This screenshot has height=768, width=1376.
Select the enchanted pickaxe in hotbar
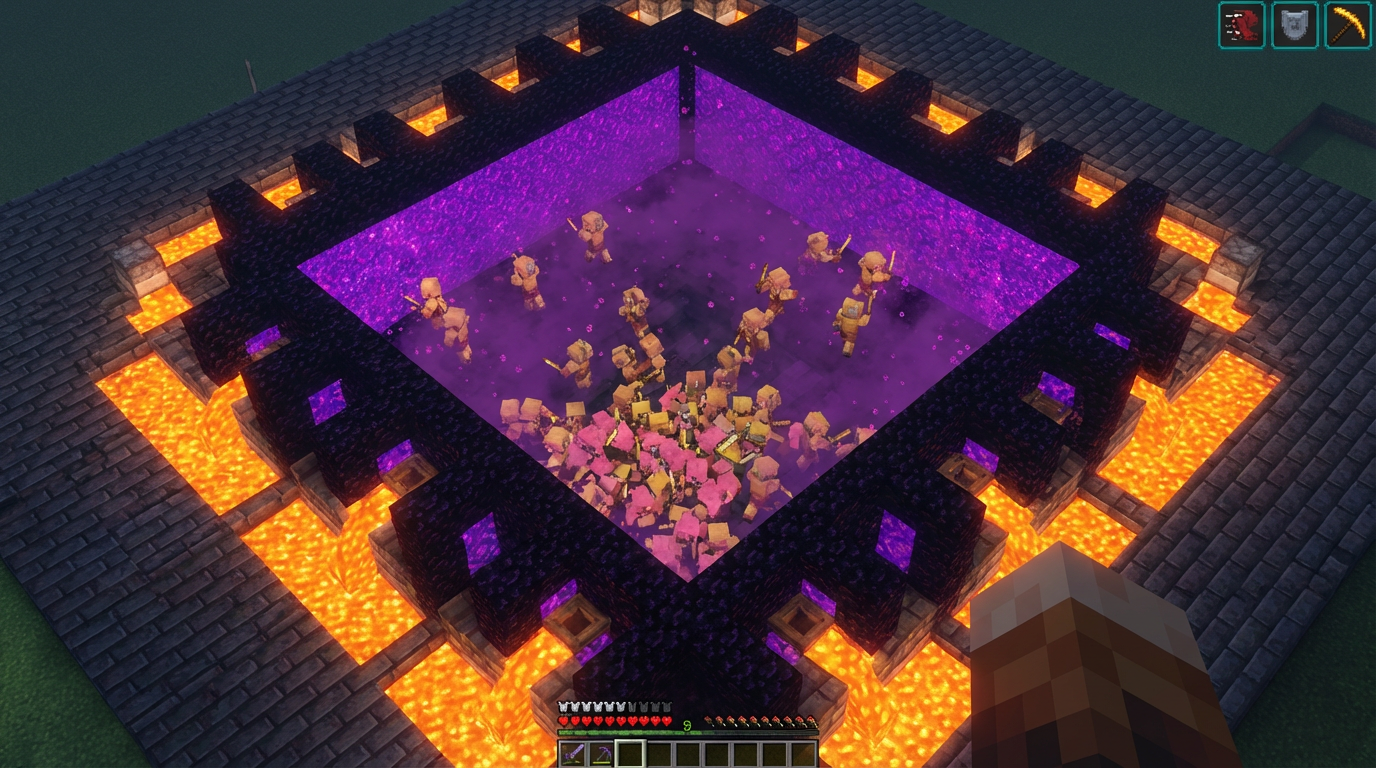pos(601,752)
